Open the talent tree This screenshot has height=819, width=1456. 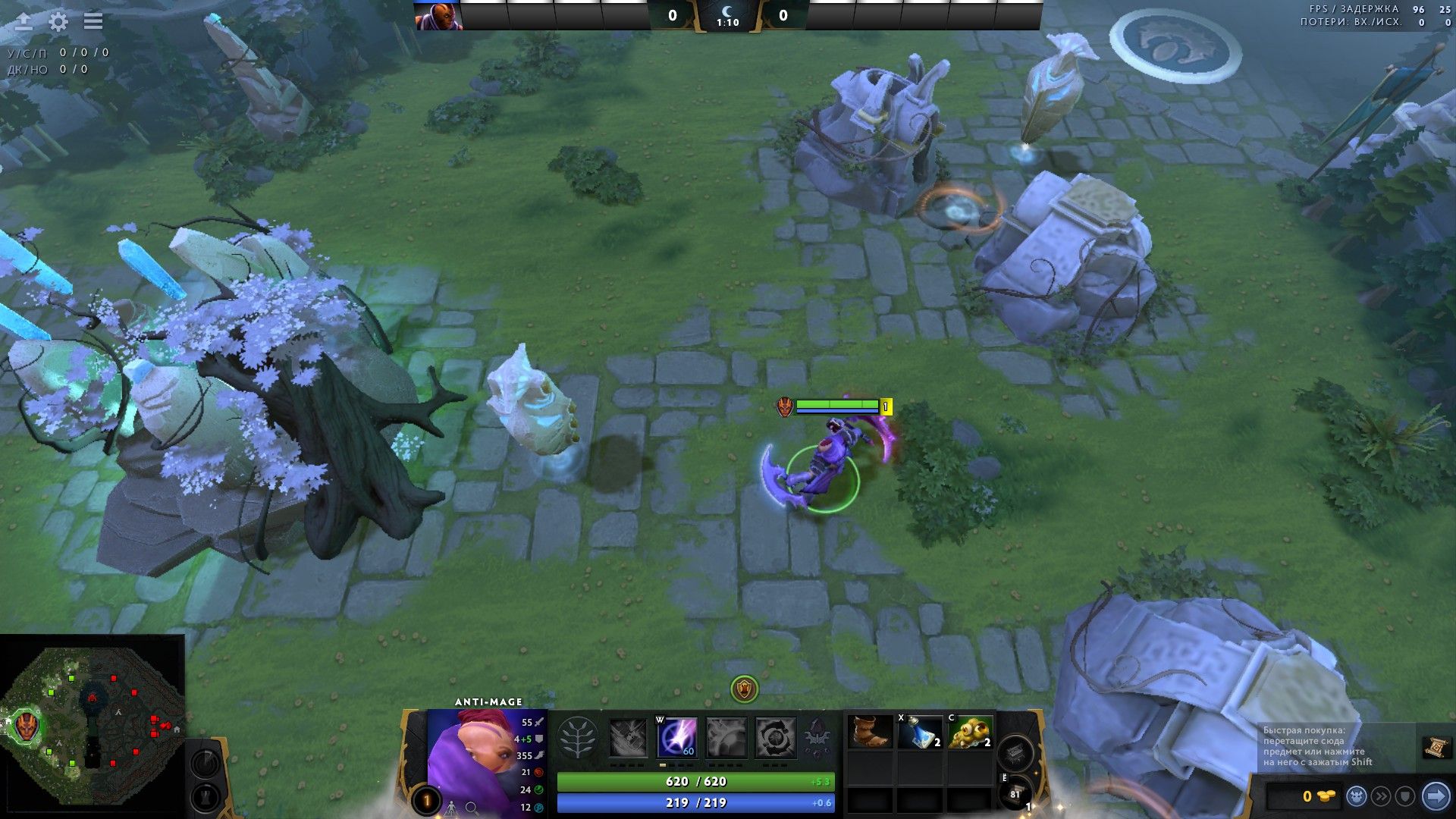577,738
